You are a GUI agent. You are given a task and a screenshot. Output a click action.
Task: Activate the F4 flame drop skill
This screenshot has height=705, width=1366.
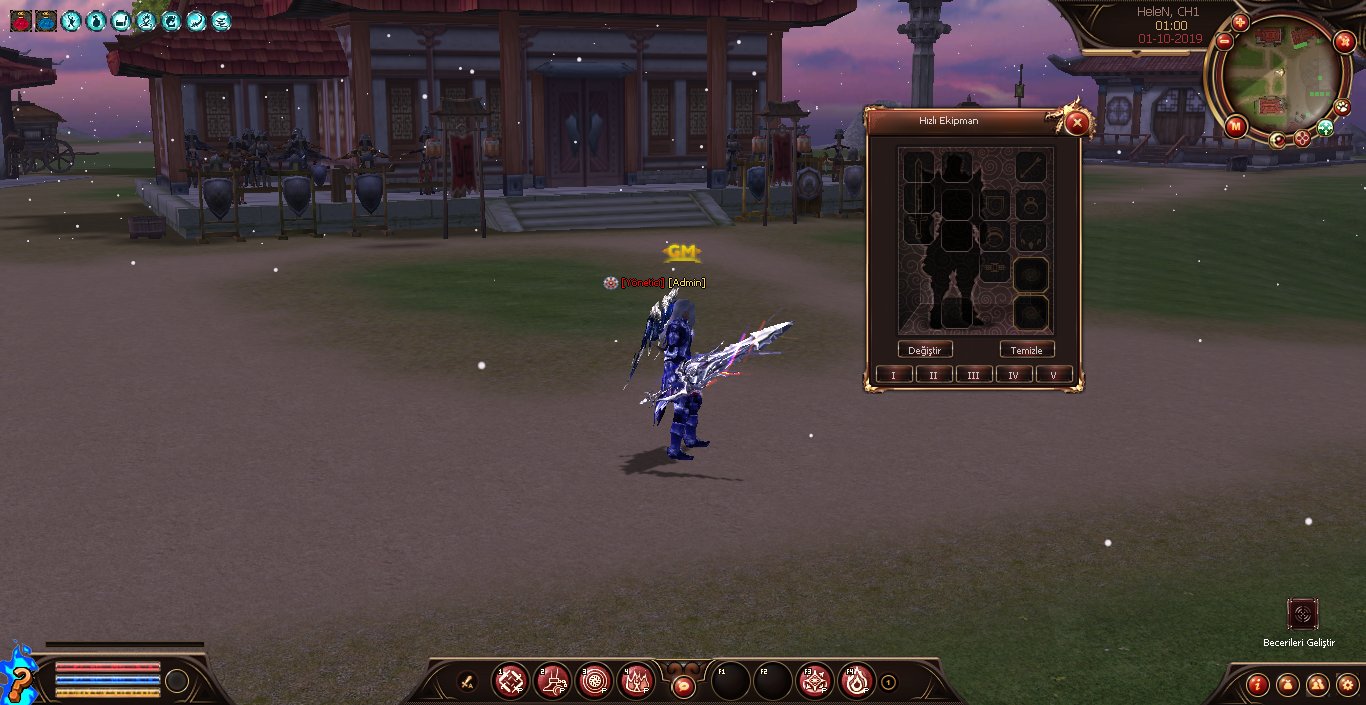point(857,682)
